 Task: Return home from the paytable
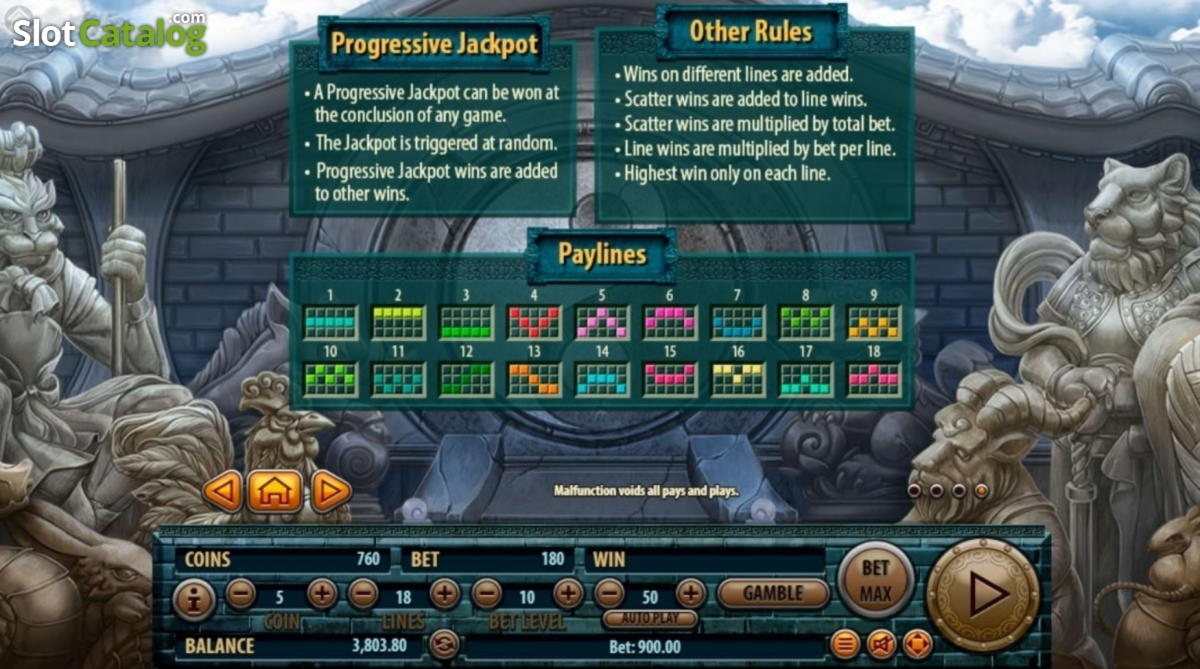point(275,491)
